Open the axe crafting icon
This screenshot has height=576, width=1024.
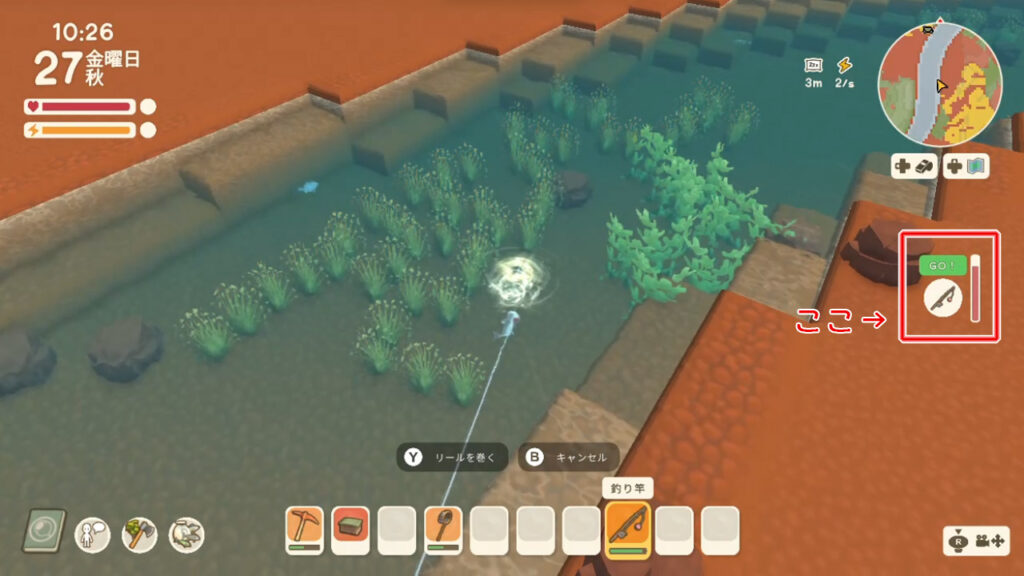(139, 534)
